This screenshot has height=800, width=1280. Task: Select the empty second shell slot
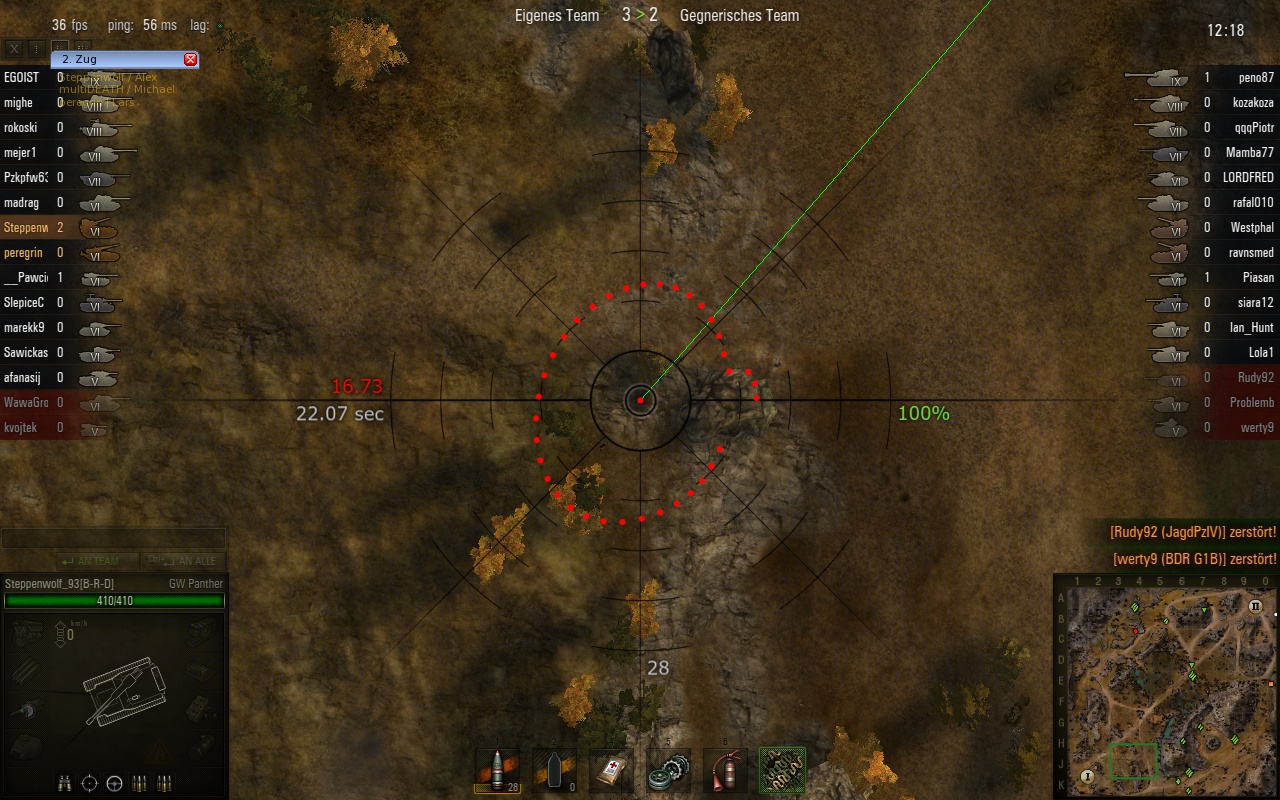tap(554, 771)
